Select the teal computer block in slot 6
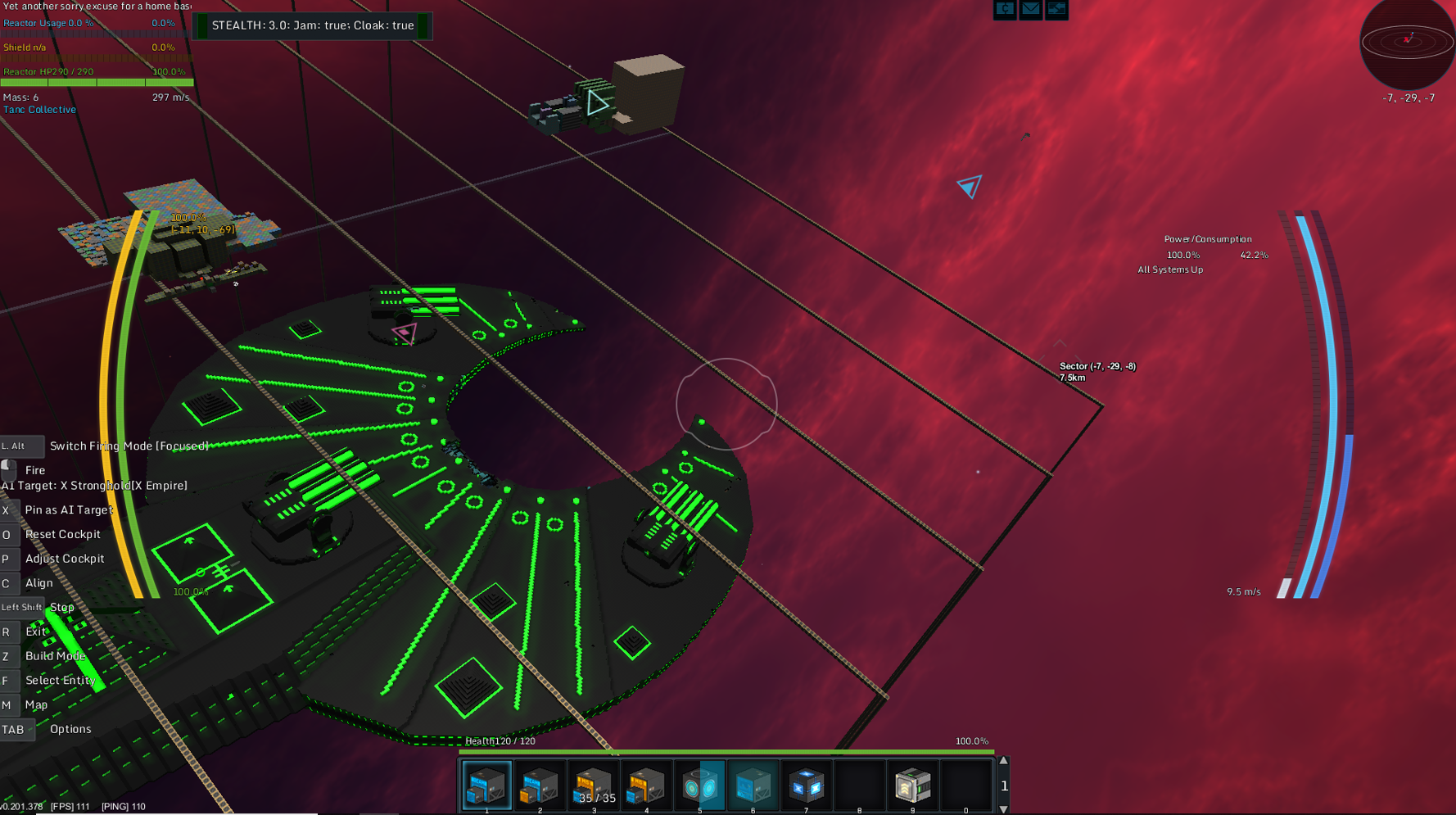This screenshot has height=815, width=1456. (x=753, y=785)
